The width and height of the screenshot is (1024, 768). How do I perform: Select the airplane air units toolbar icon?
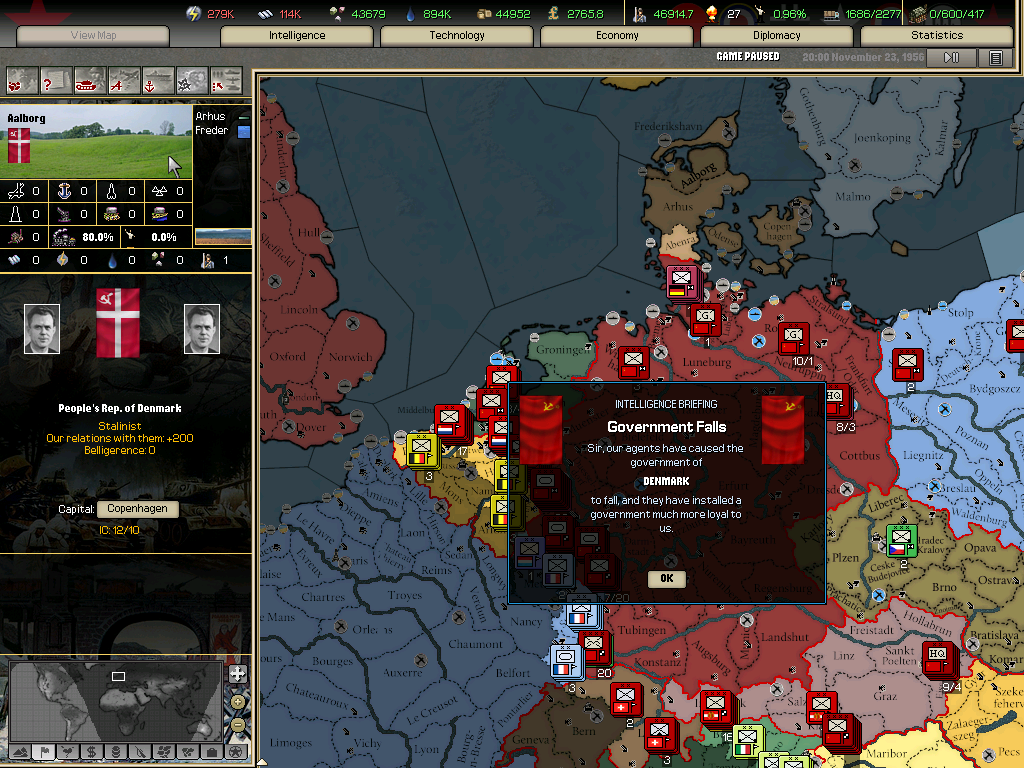tap(124, 79)
